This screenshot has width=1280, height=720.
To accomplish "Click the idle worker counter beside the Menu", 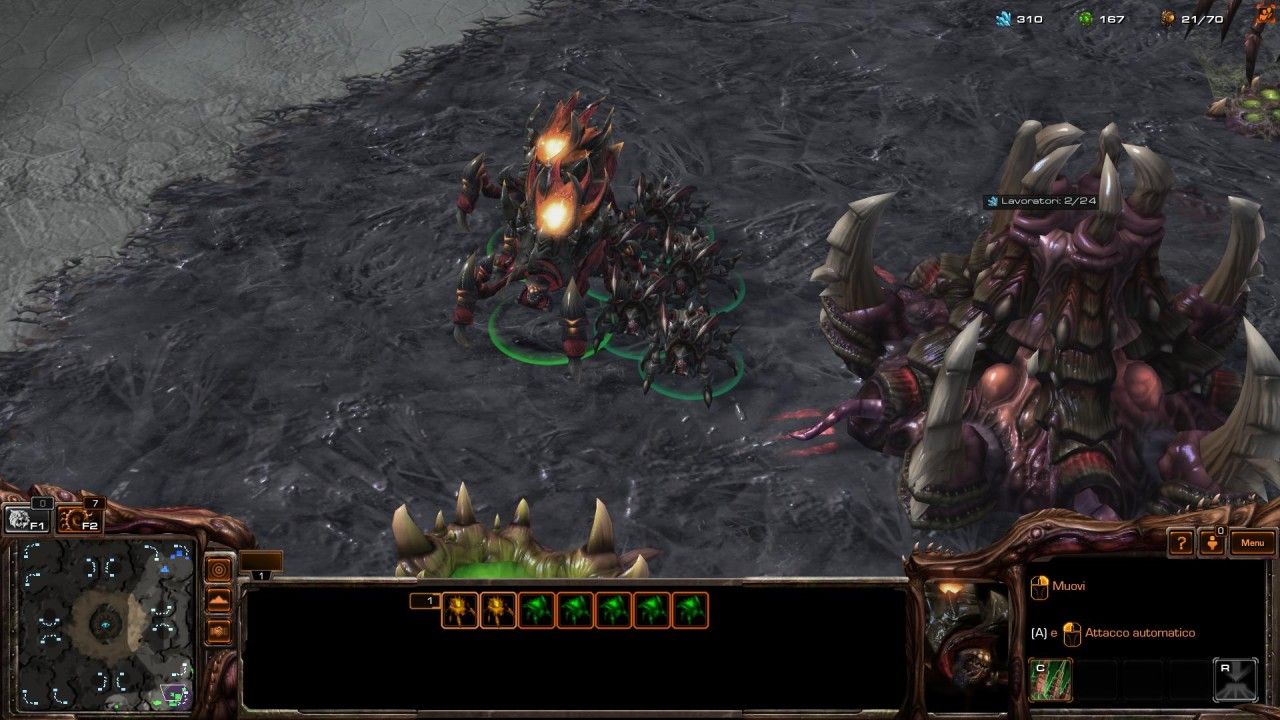I will click(x=1212, y=543).
